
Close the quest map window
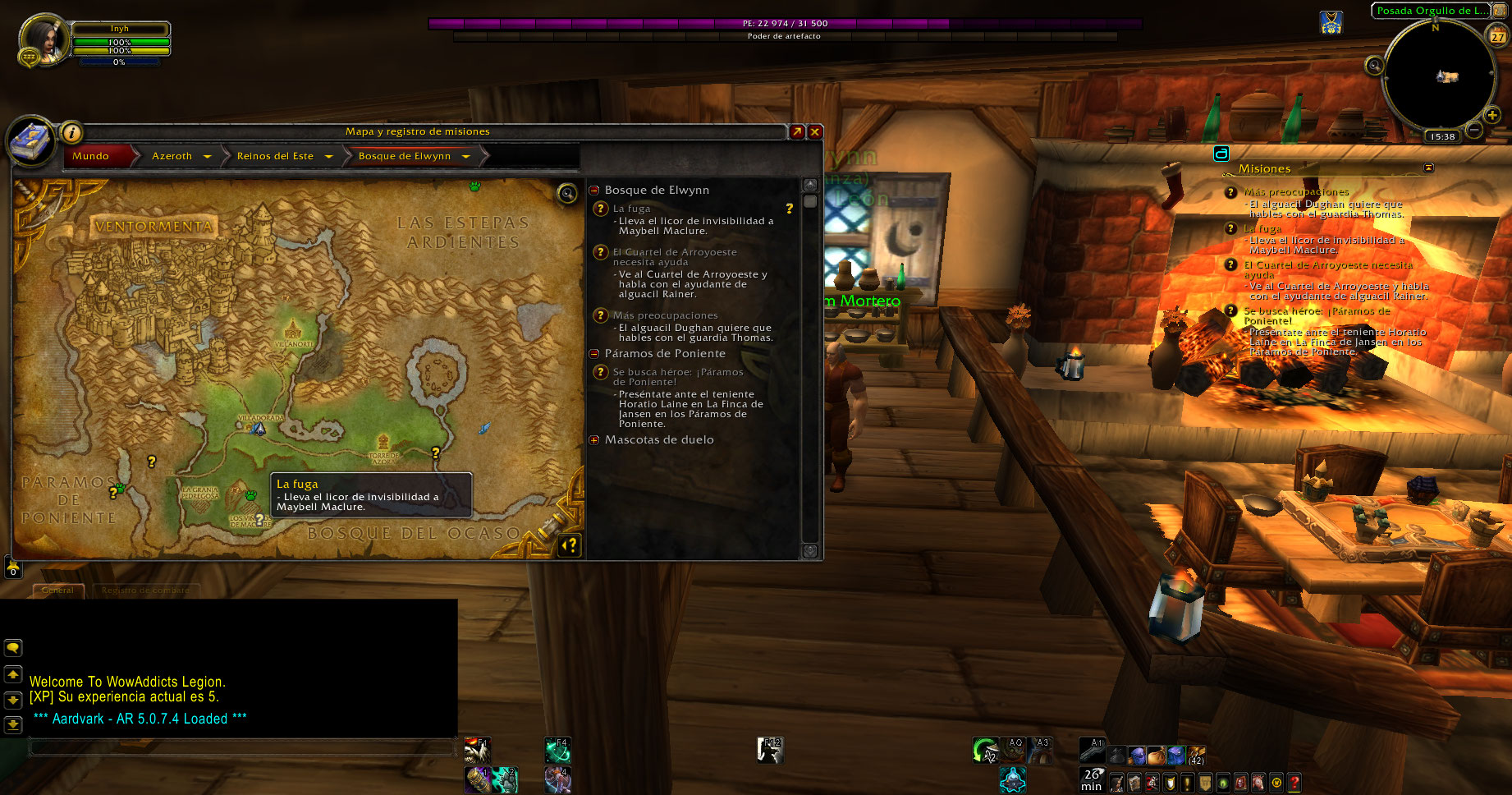(815, 131)
